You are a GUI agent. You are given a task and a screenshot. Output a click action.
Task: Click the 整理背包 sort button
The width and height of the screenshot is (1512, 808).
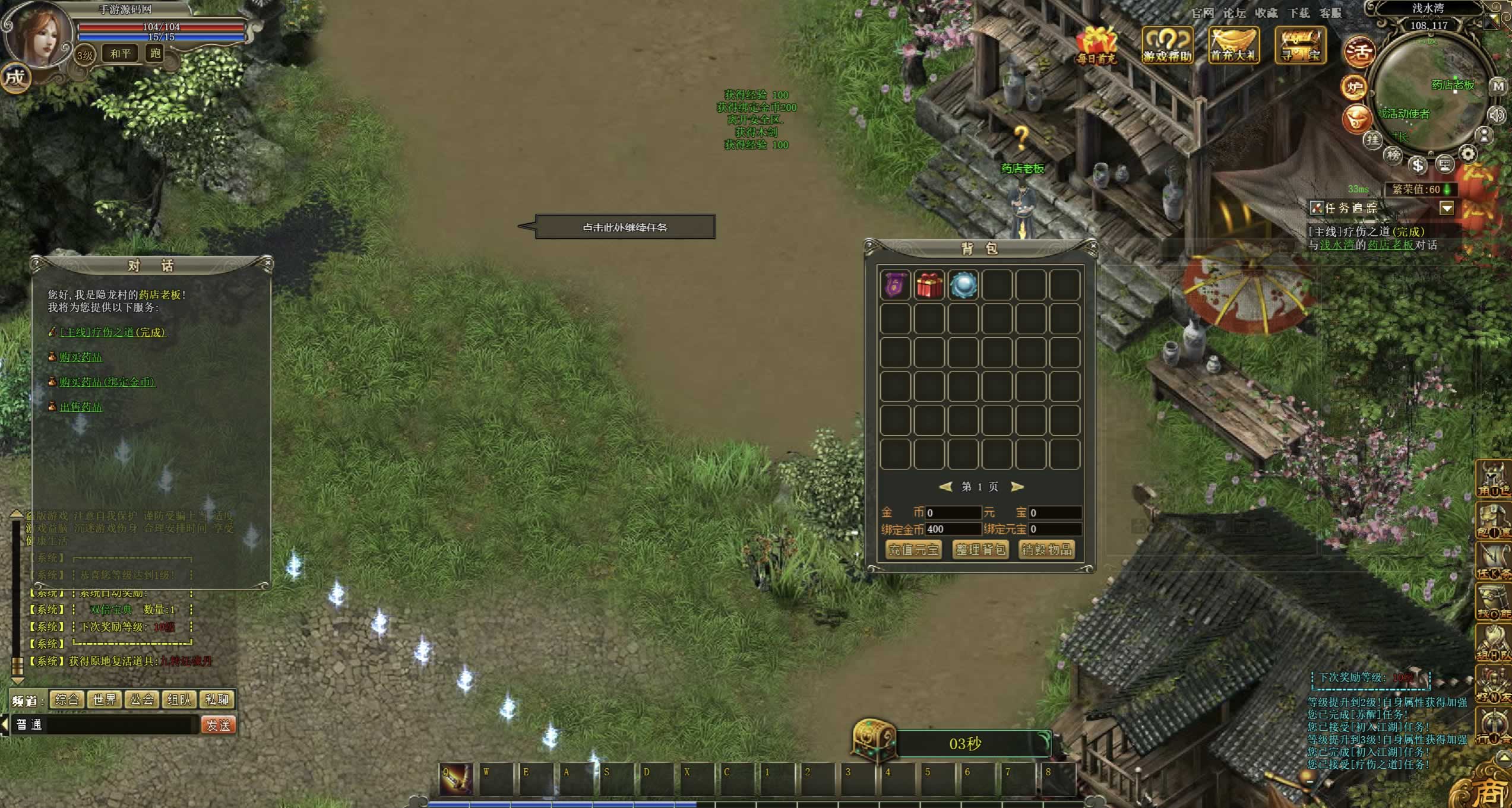click(980, 550)
